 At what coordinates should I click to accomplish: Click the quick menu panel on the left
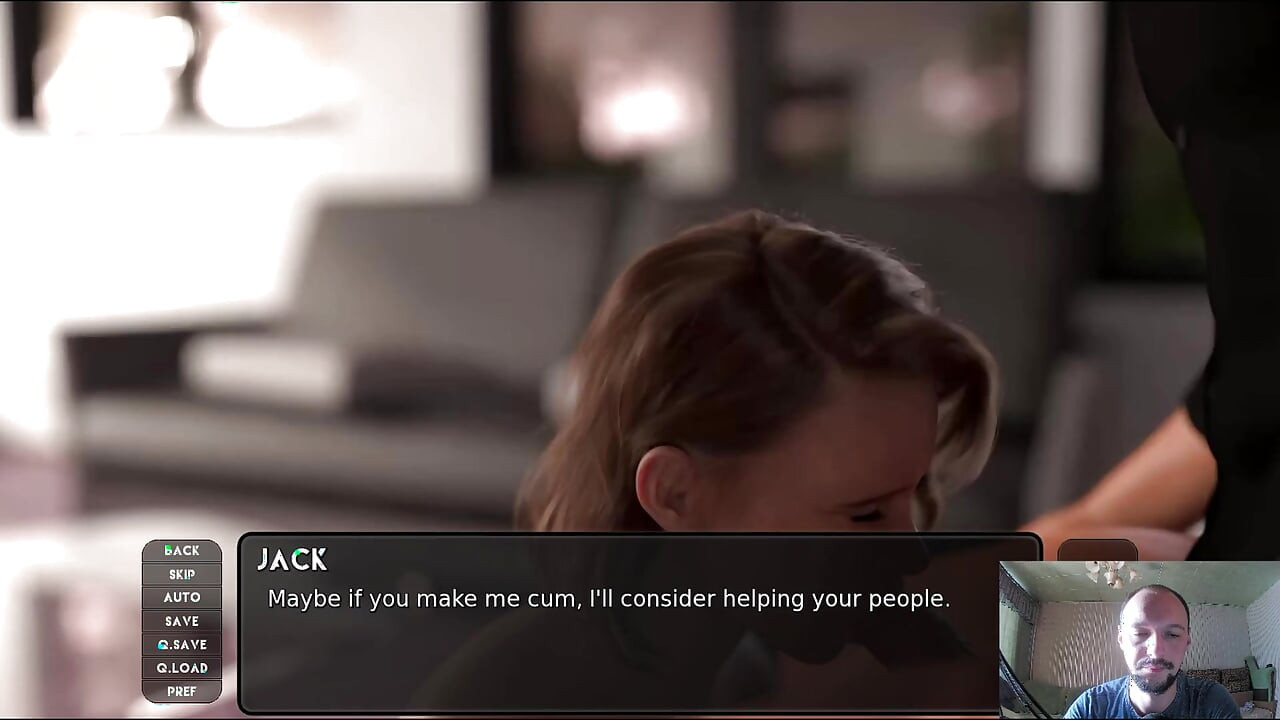tap(181, 620)
